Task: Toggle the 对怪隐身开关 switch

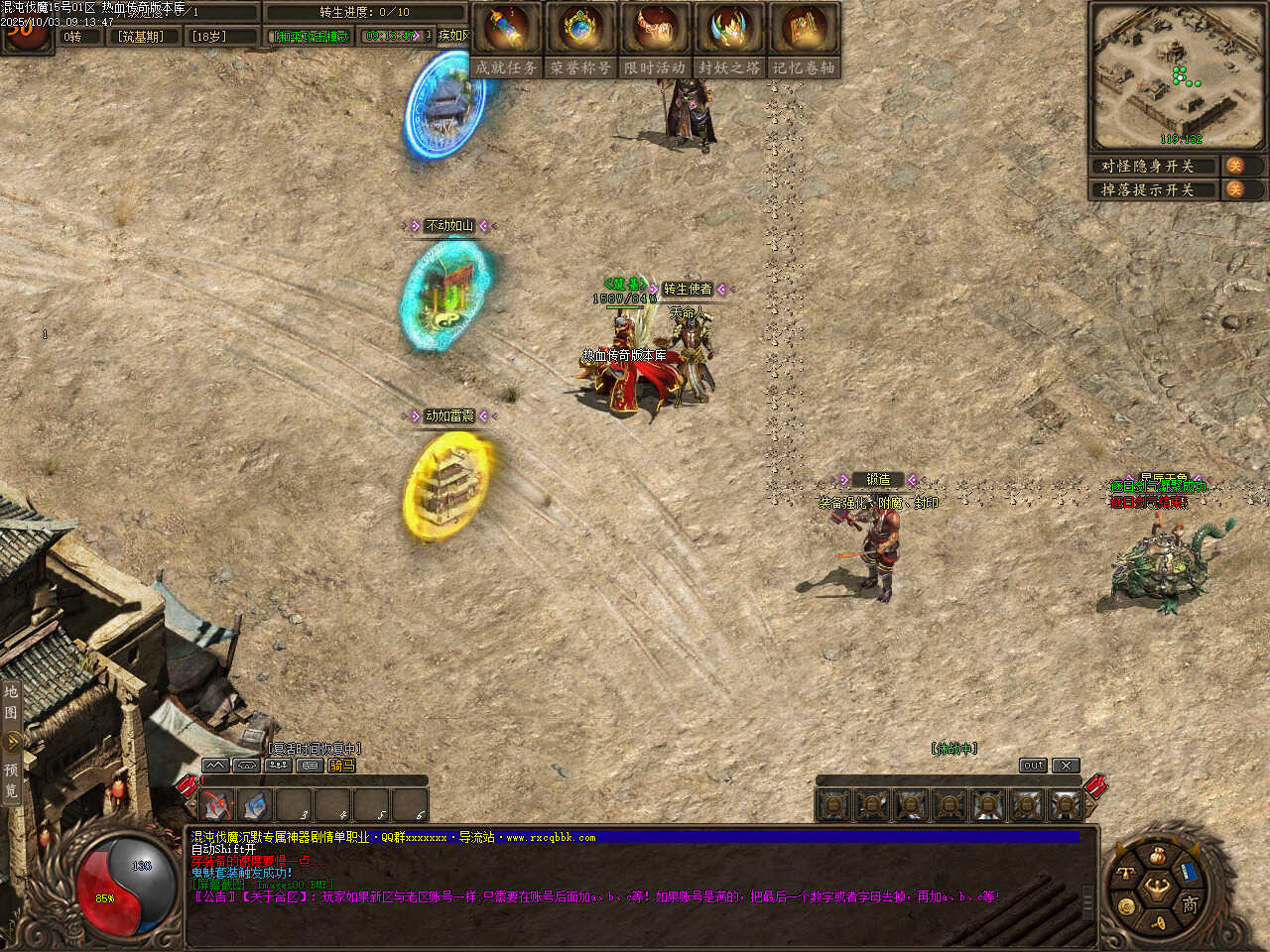Action: tap(1236, 166)
